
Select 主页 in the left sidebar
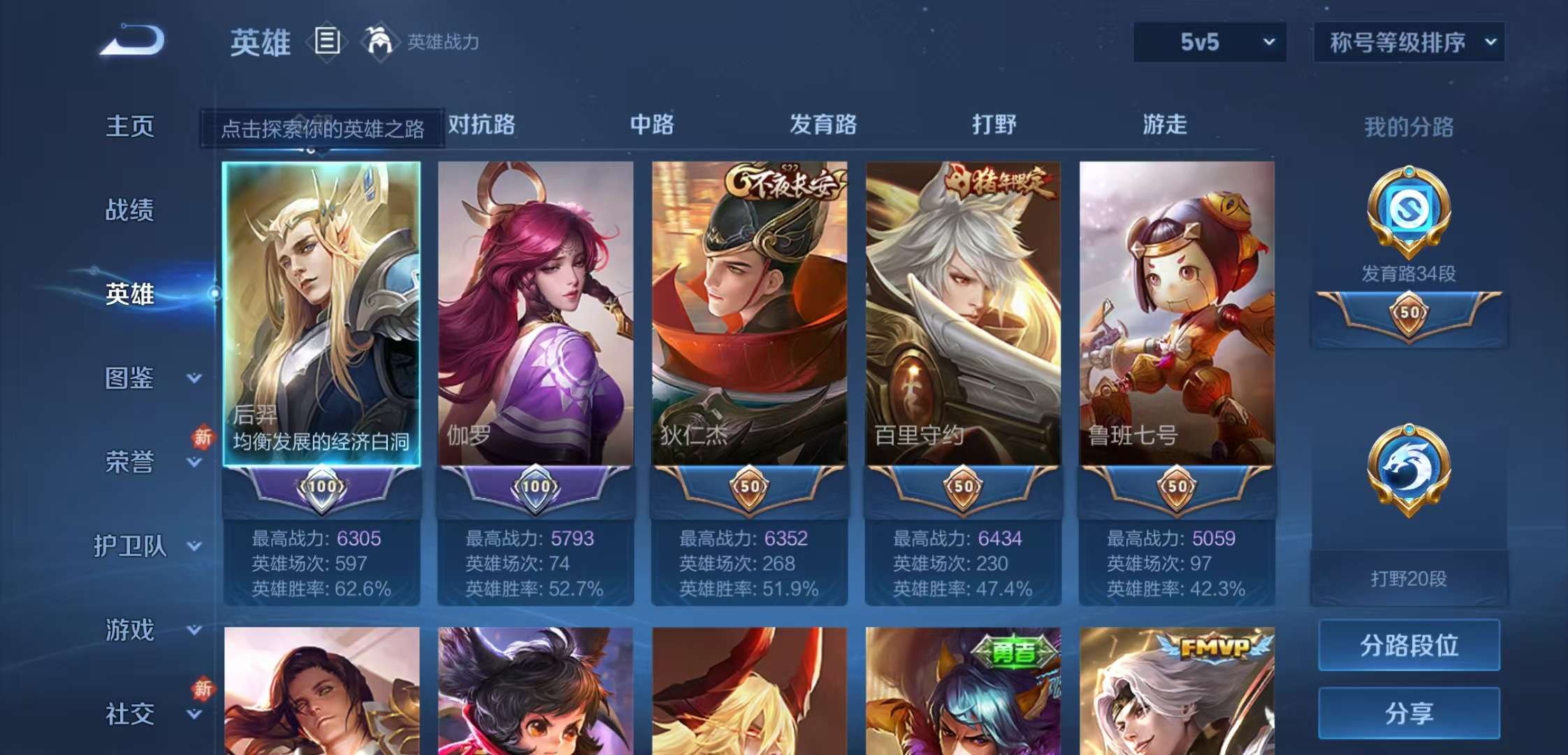(129, 127)
